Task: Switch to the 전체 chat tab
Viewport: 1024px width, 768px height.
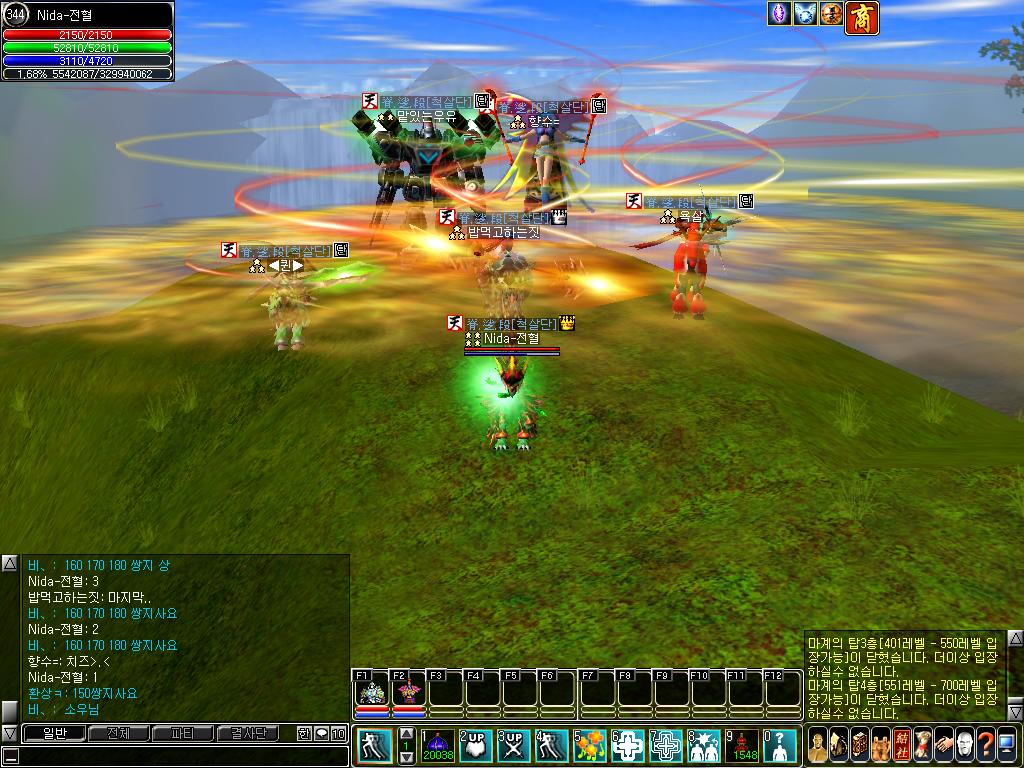Action: click(117, 733)
